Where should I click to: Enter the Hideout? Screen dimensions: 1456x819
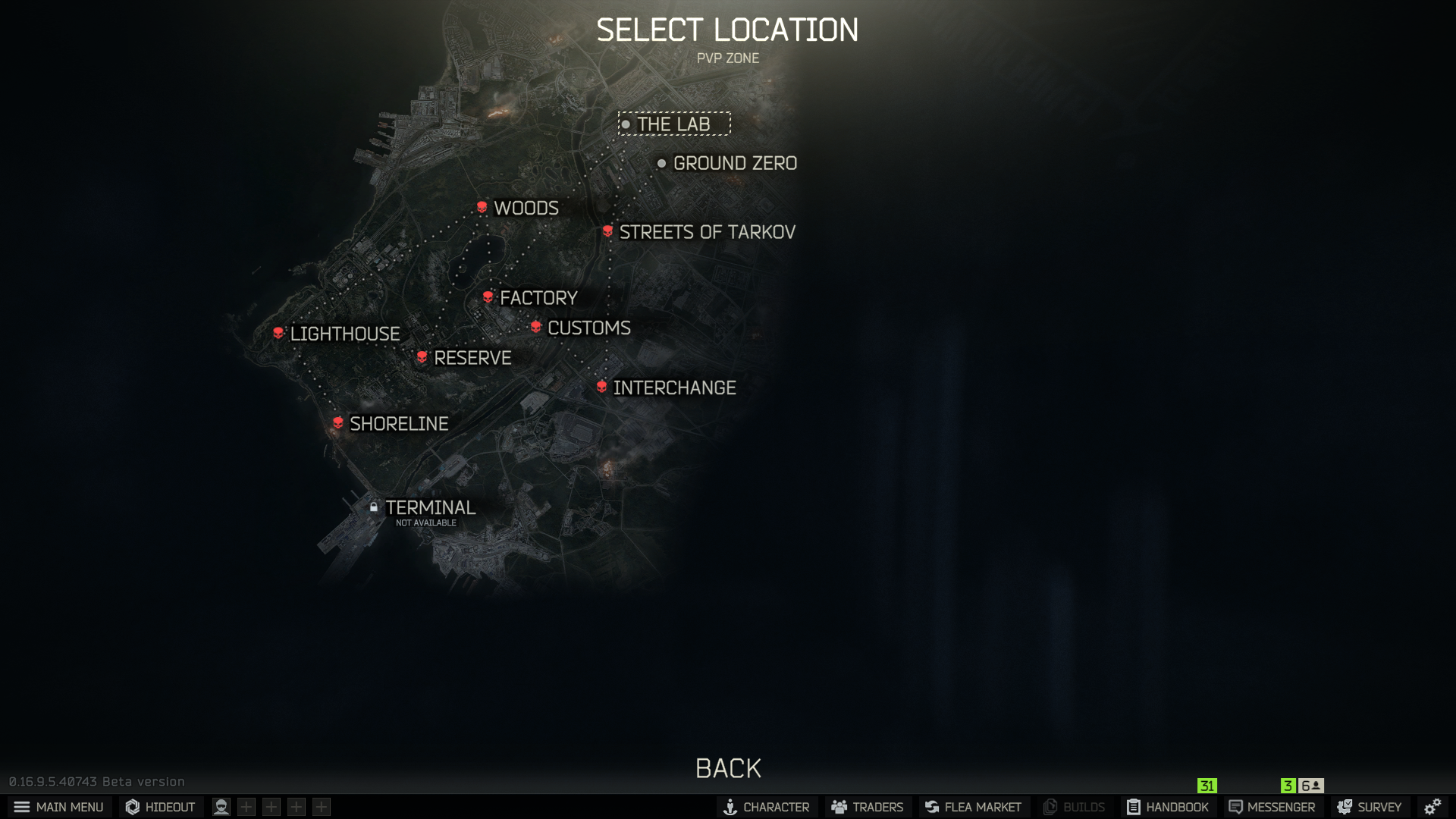(161, 807)
